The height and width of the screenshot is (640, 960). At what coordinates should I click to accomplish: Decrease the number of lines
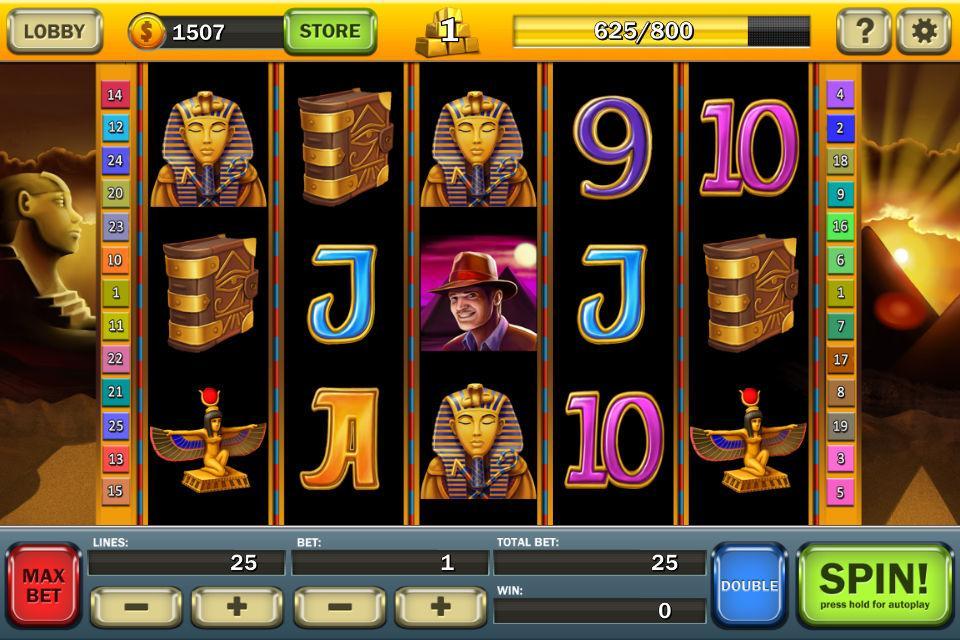(136, 607)
